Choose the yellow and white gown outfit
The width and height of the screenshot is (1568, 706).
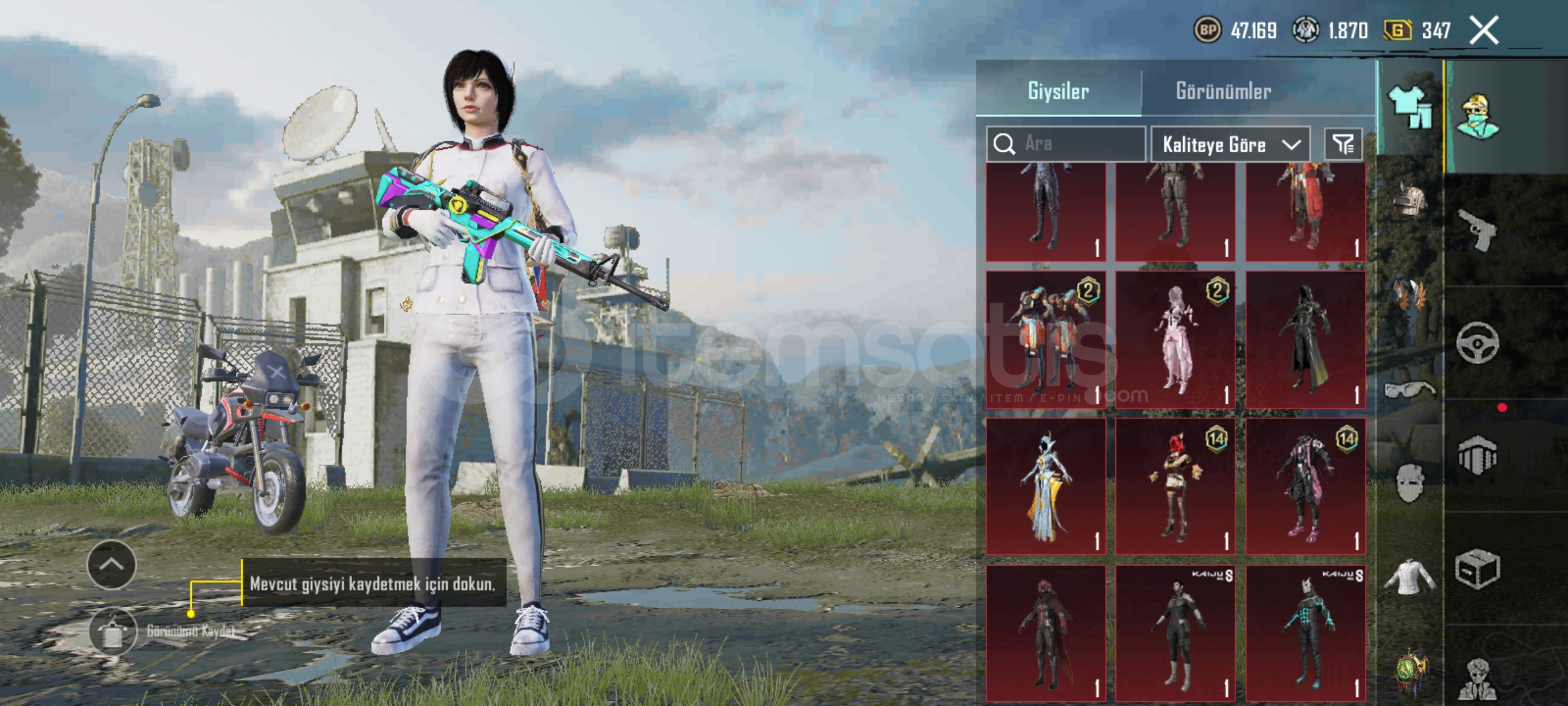coord(1046,487)
